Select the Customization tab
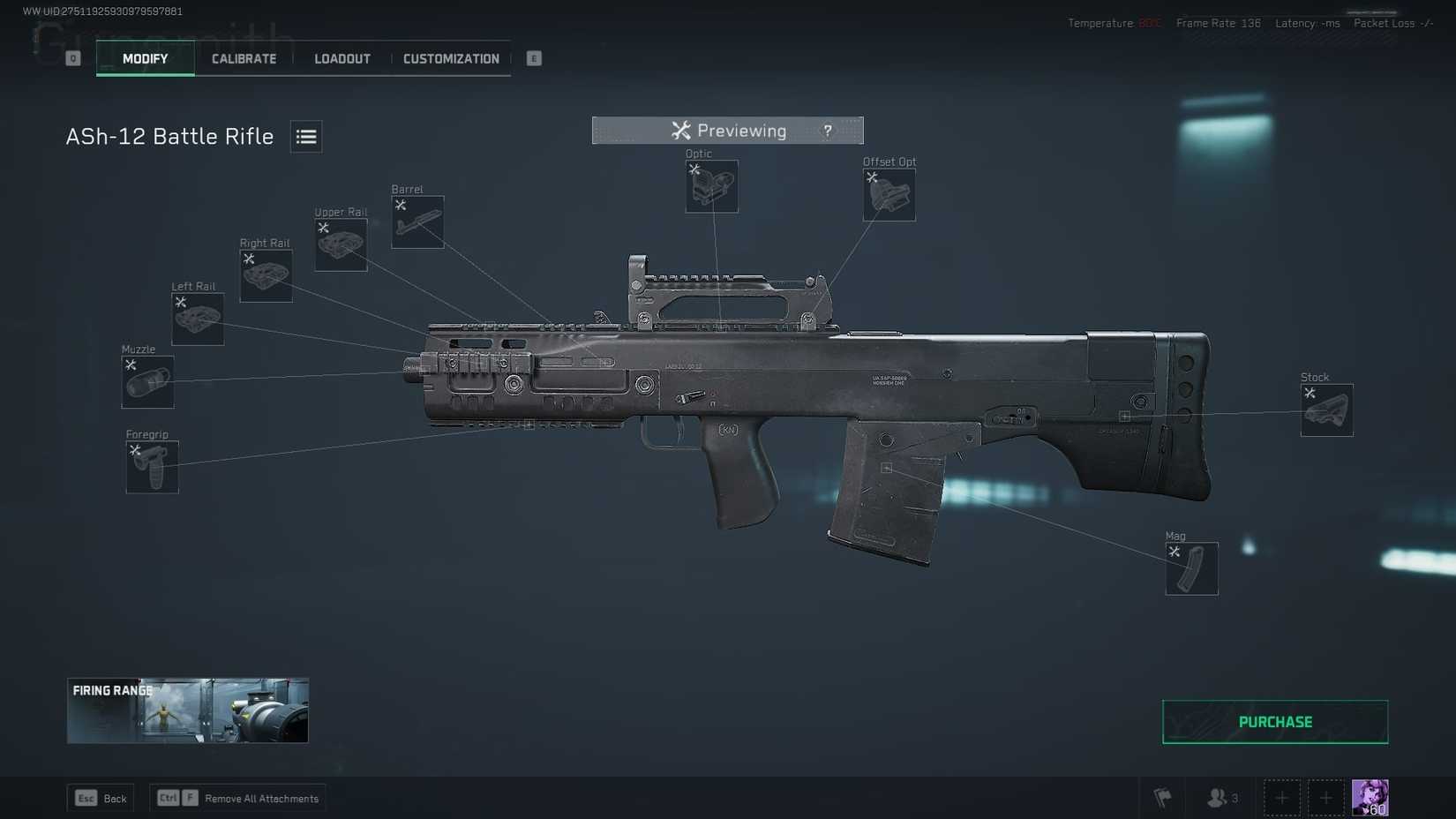The width and height of the screenshot is (1456, 819). point(451,58)
